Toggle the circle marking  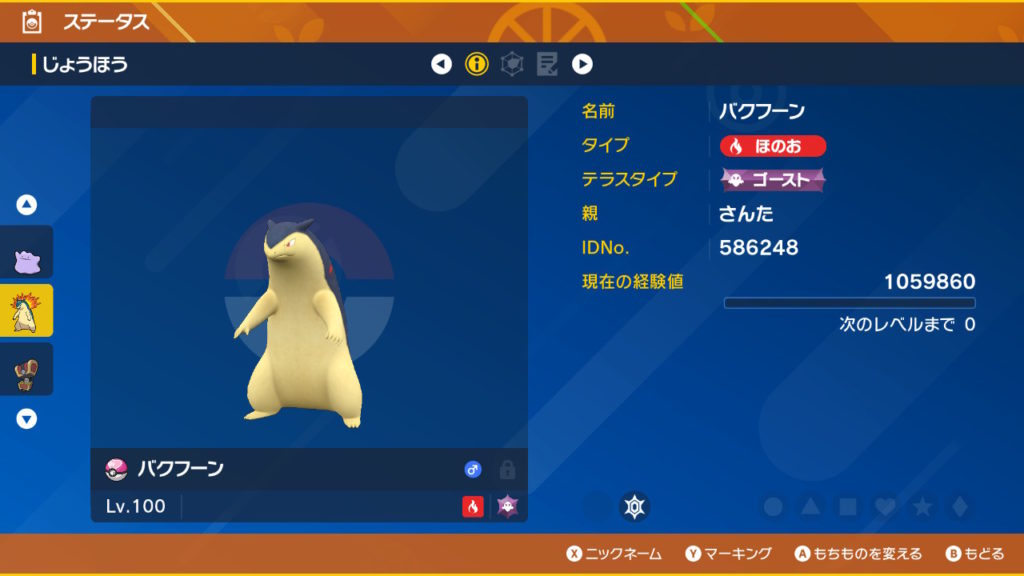tap(773, 507)
